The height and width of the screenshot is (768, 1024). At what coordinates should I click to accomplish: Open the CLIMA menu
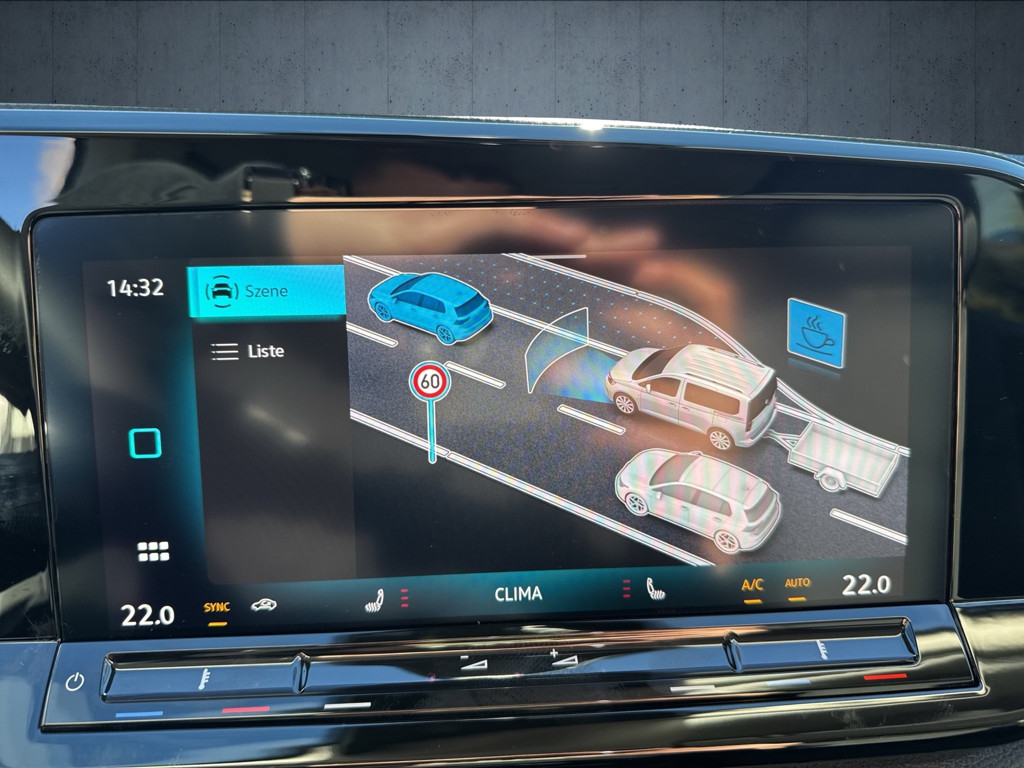518,594
